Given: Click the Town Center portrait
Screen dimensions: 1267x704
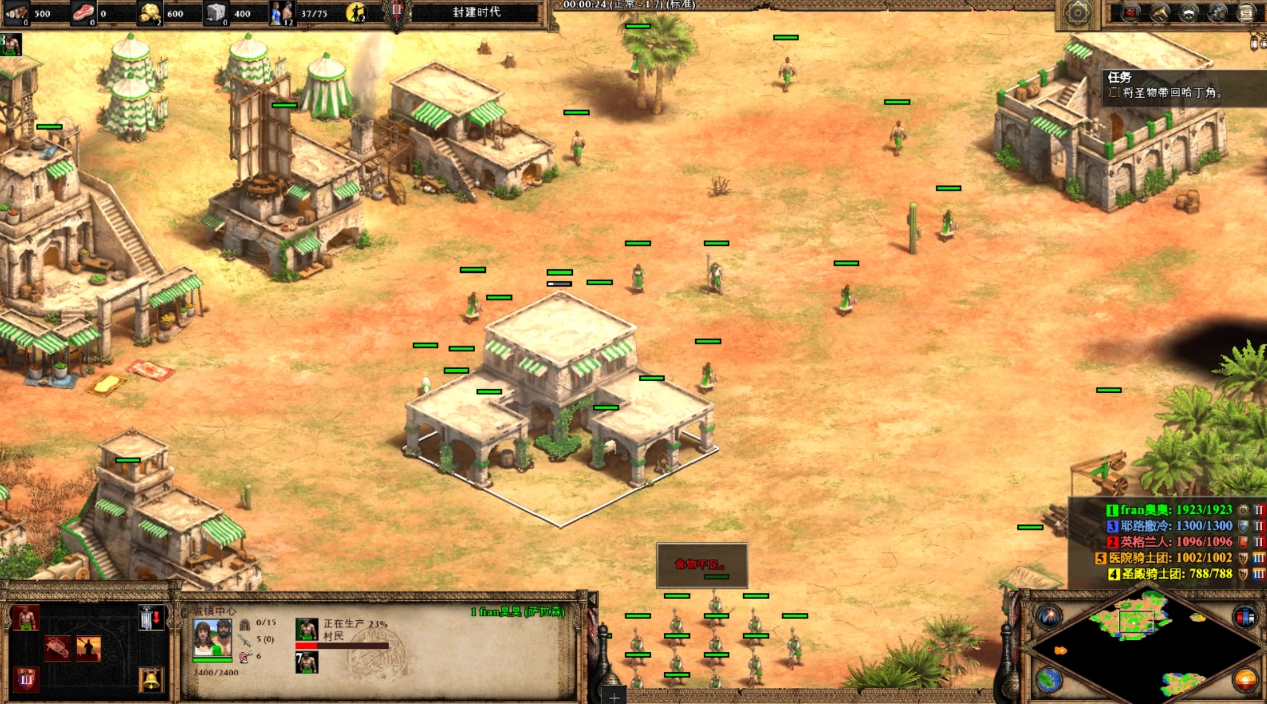Looking at the screenshot, I should pyautogui.click(x=212, y=638).
